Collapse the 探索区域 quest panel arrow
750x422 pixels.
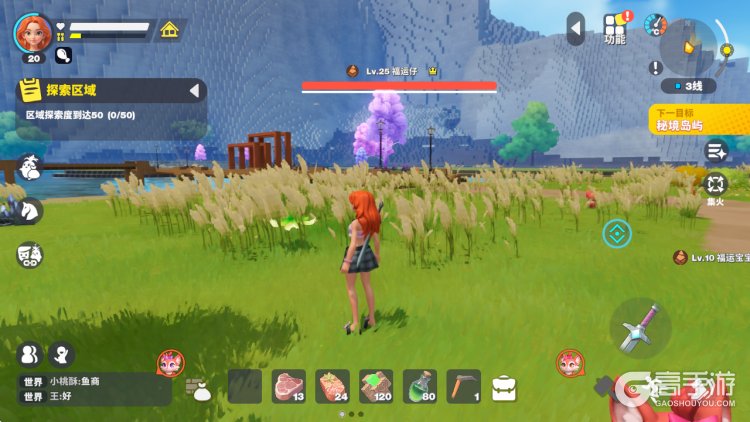(x=194, y=92)
